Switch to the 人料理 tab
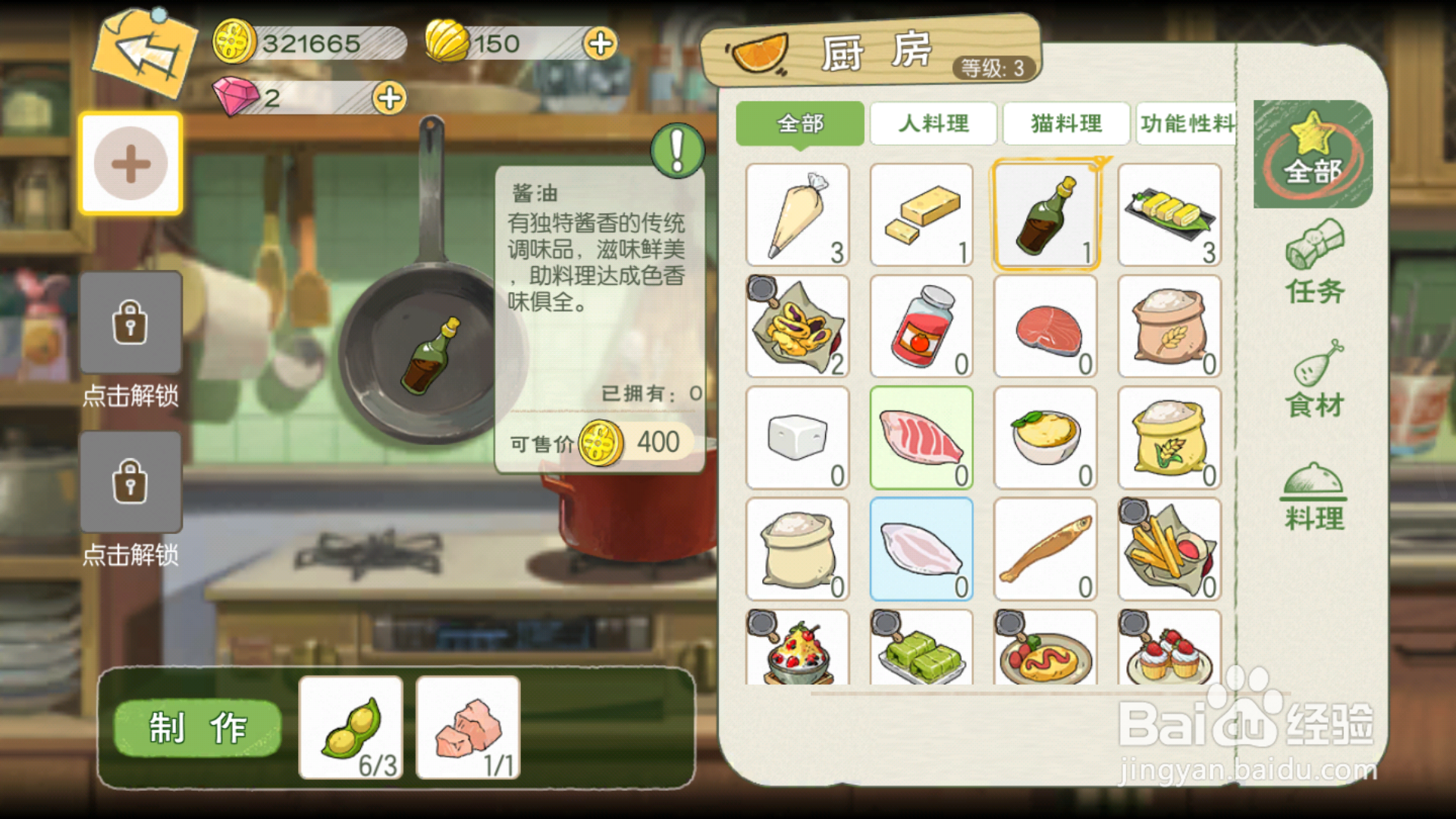Screen dimensions: 1456x819 pos(933,124)
